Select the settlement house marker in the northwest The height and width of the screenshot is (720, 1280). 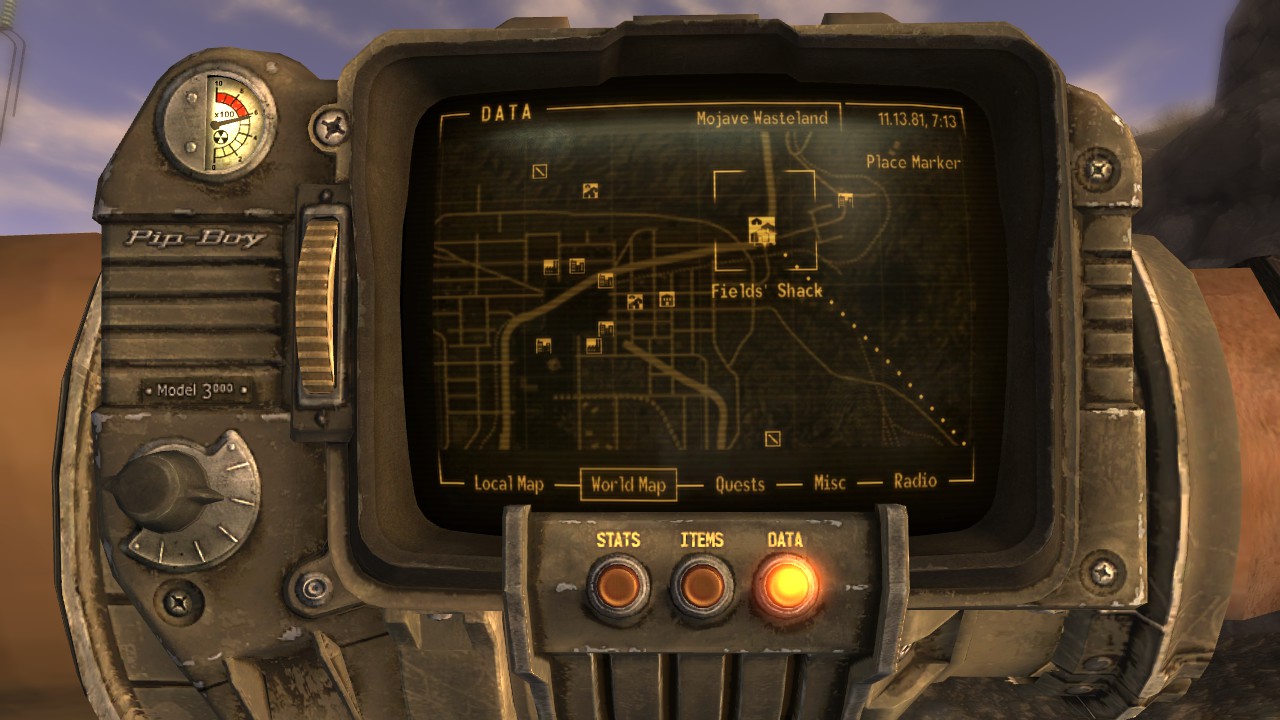pyautogui.click(x=589, y=190)
